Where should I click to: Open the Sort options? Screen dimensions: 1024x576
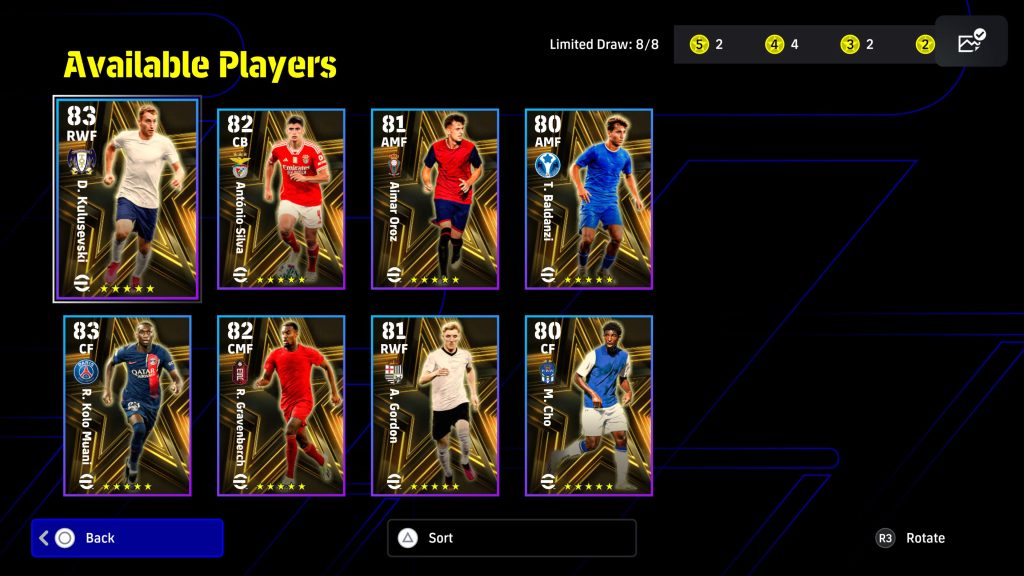click(x=511, y=538)
